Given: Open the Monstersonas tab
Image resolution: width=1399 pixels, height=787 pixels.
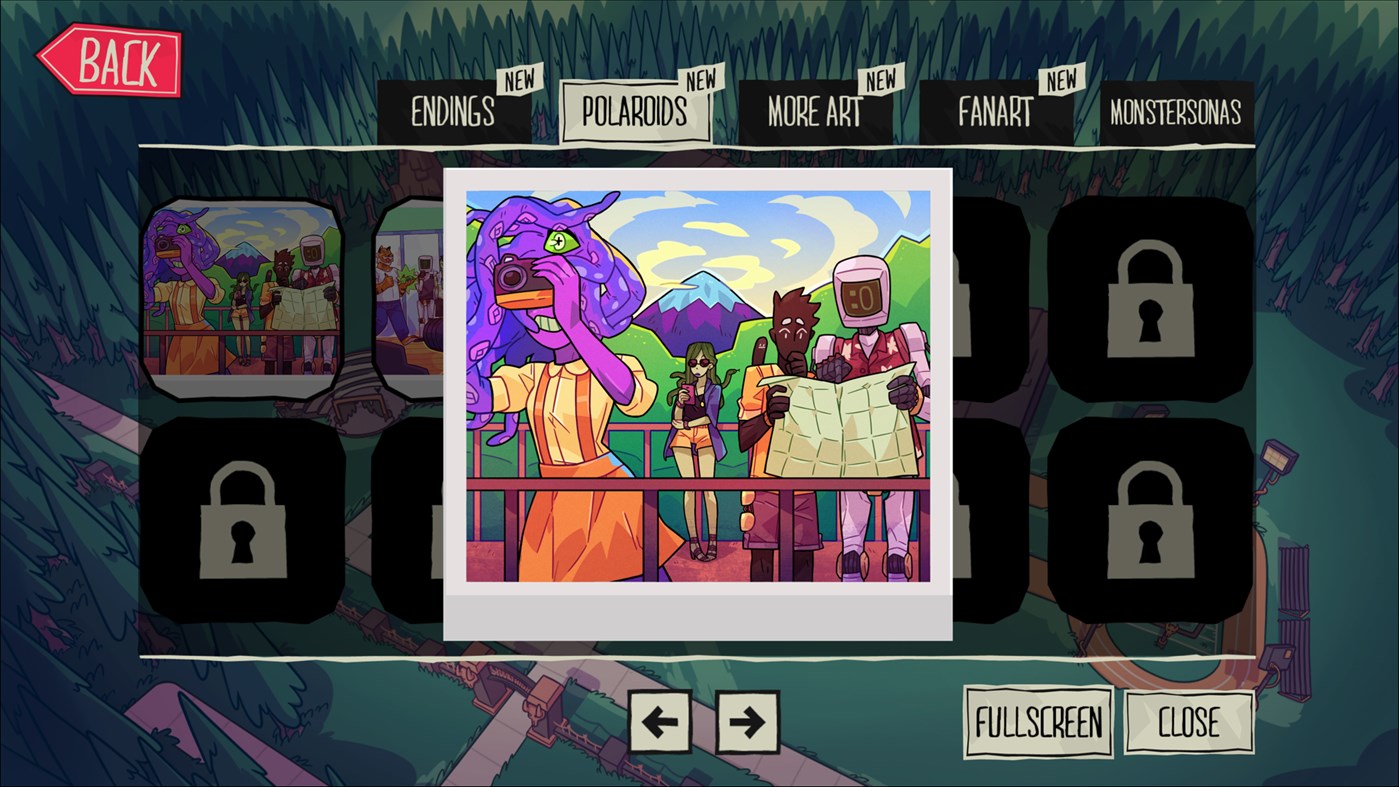Looking at the screenshot, I should [1176, 111].
